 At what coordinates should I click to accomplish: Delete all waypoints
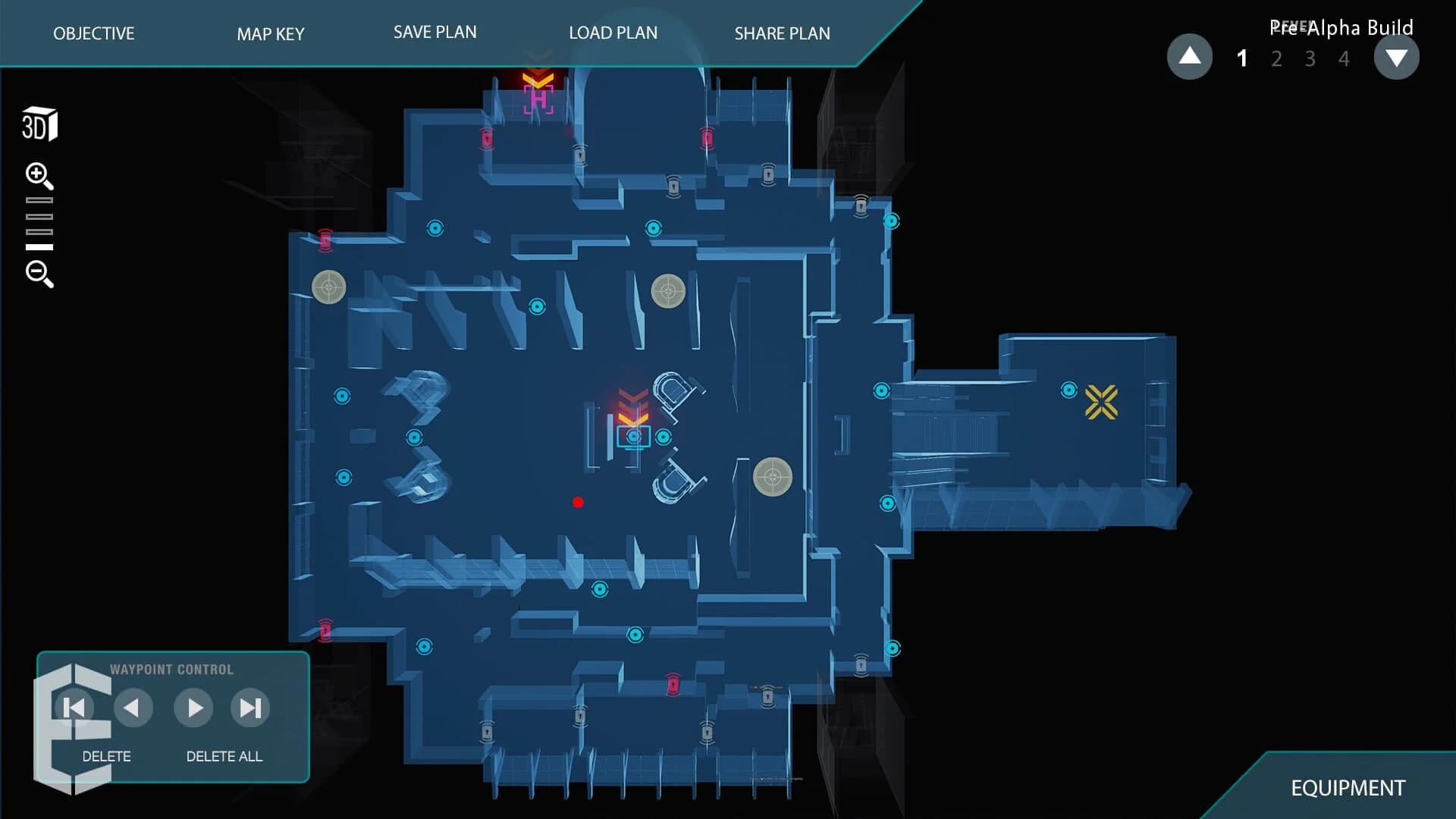click(224, 756)
